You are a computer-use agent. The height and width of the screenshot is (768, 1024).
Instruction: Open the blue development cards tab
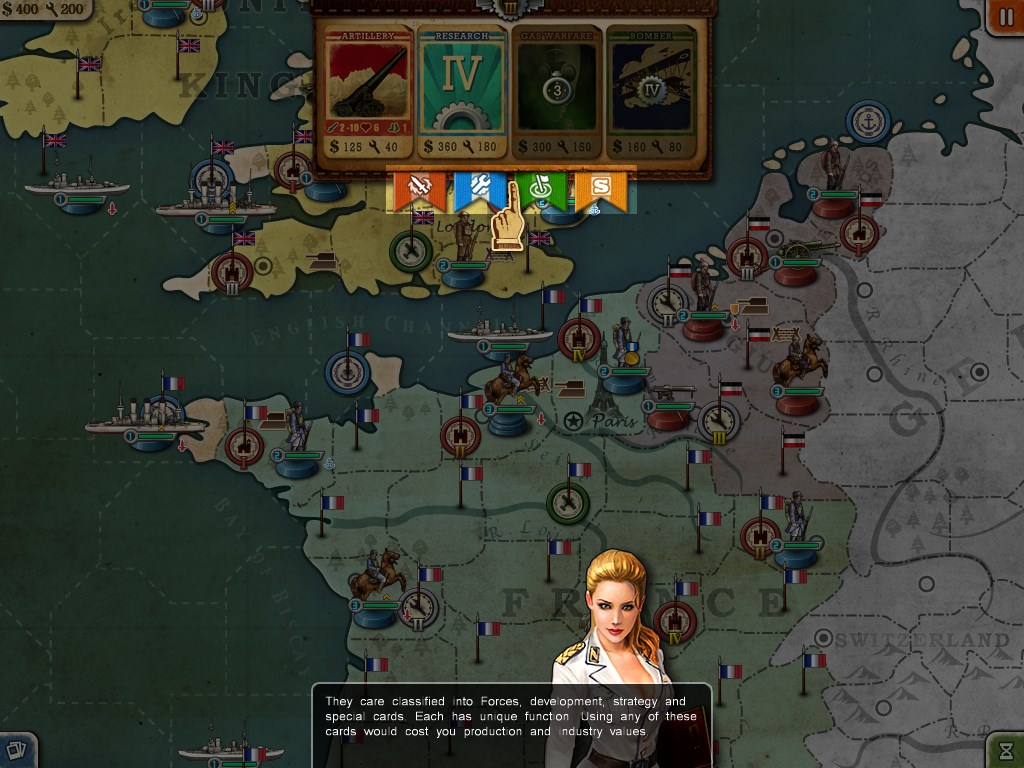475,189
